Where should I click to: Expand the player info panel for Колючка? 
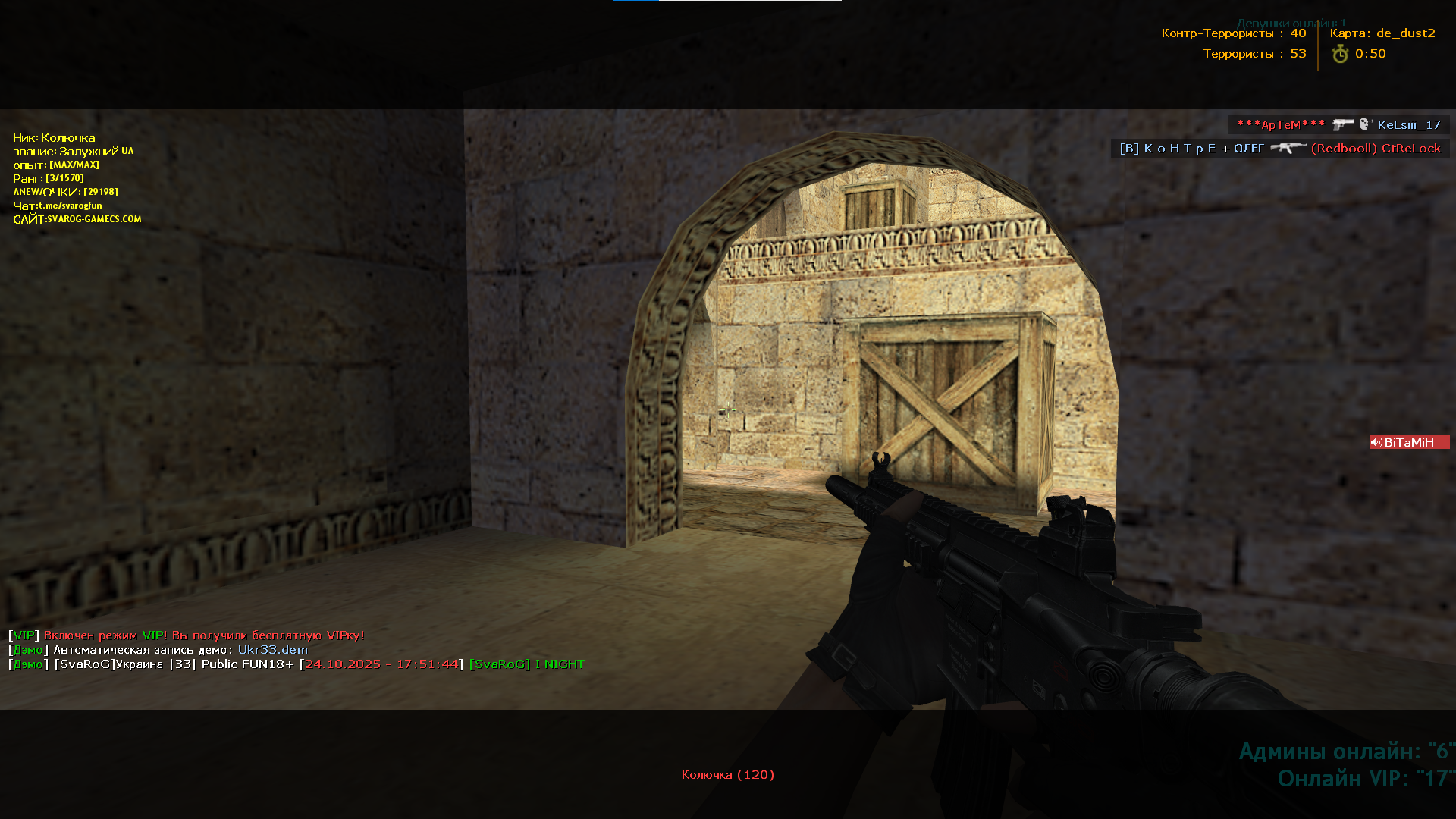pyautogui.click(x=53, y=137)
